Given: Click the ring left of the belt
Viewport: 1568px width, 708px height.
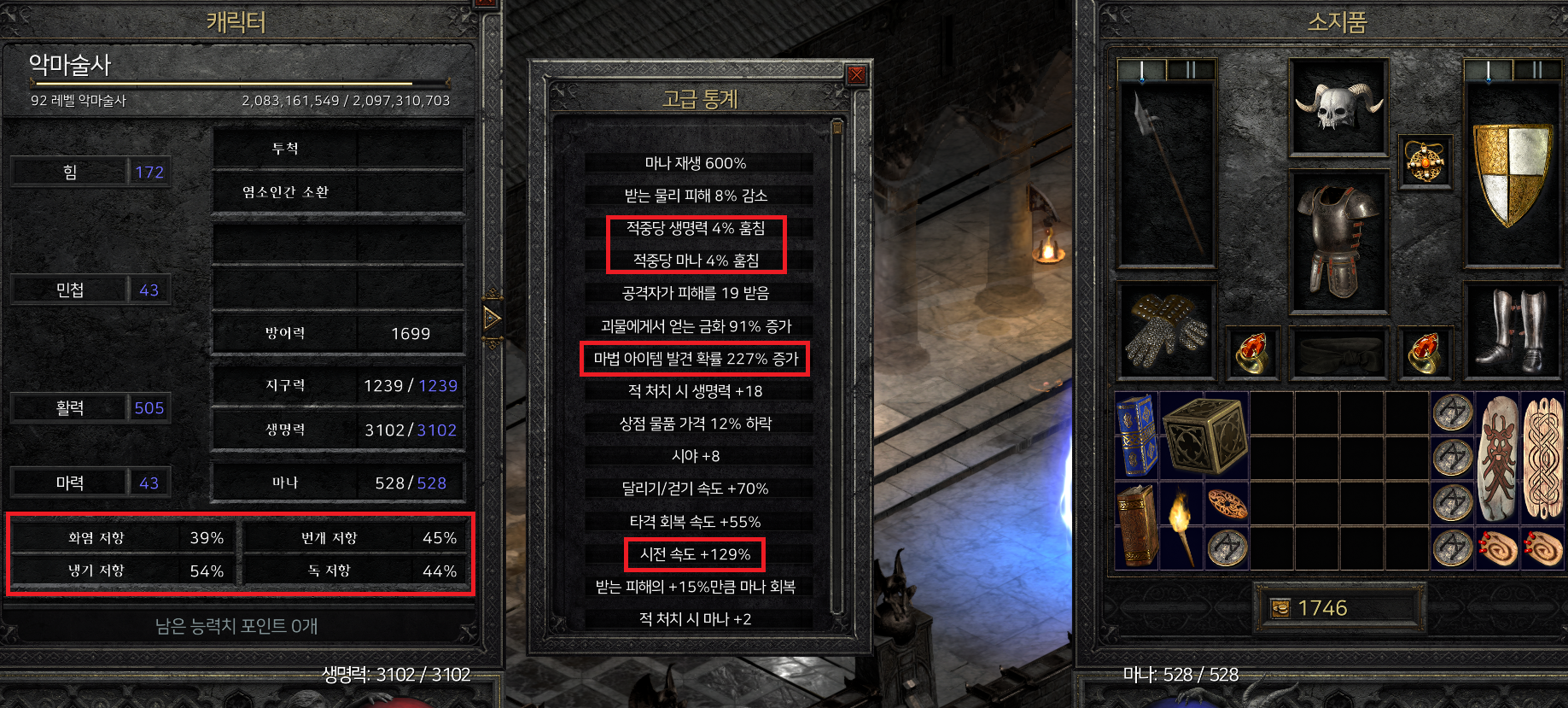Looking at the screenshot, I should 1252,352.
